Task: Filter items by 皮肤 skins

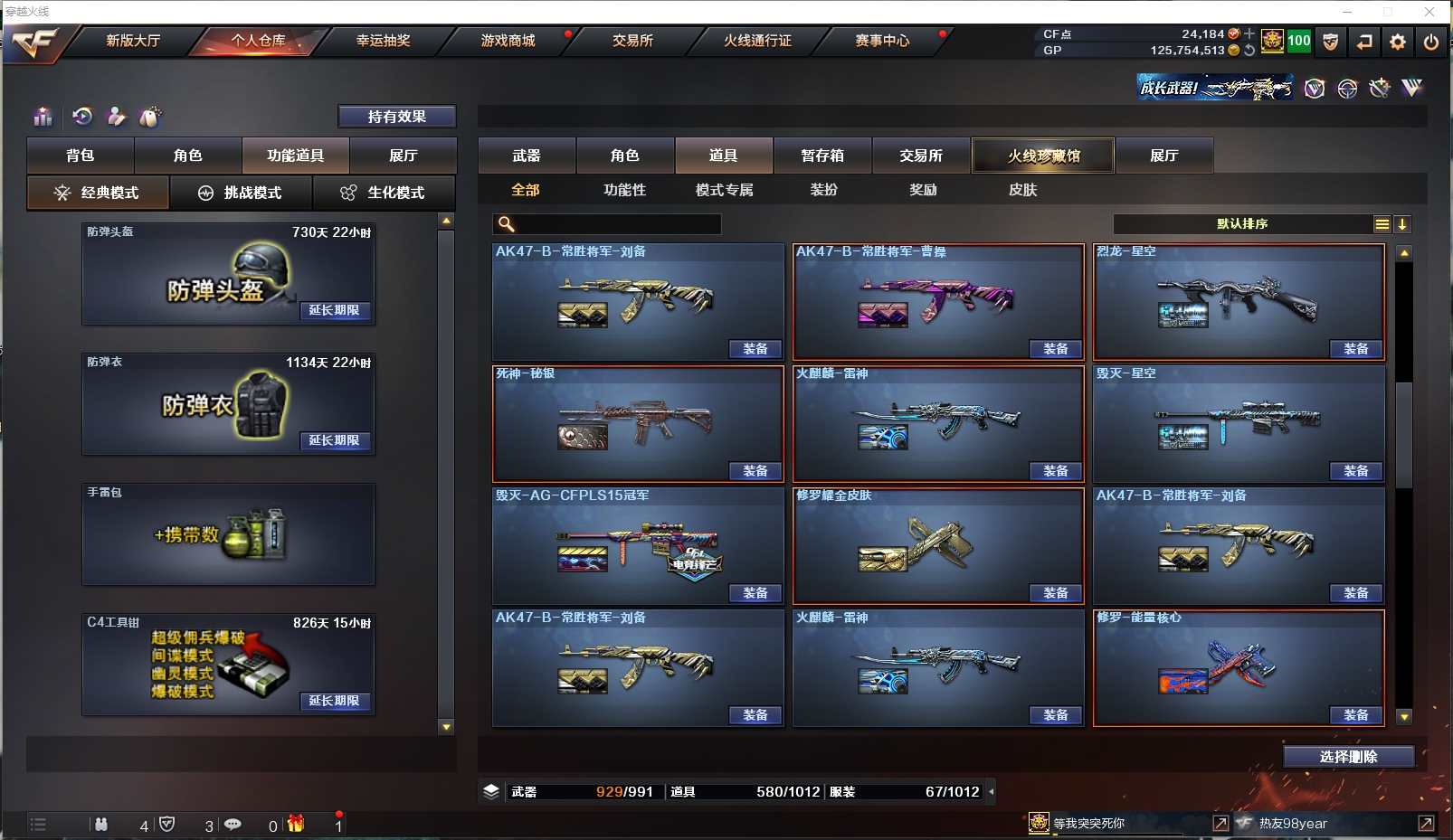Action: (x=1022, y=190)
